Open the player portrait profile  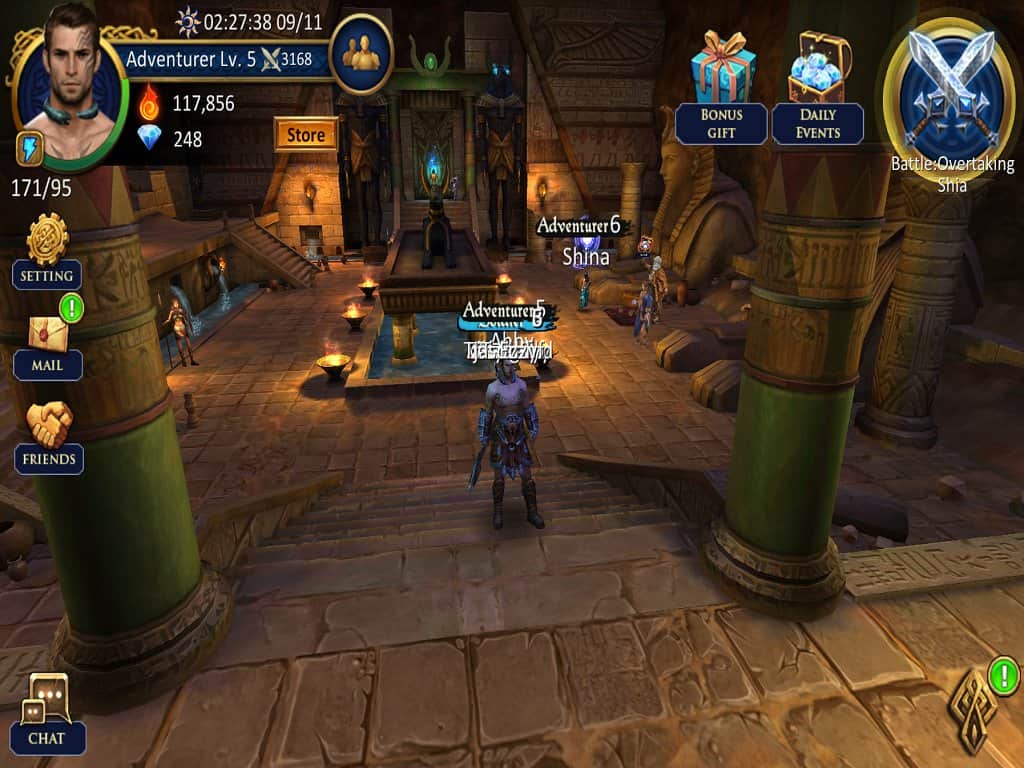coord(70,85)
